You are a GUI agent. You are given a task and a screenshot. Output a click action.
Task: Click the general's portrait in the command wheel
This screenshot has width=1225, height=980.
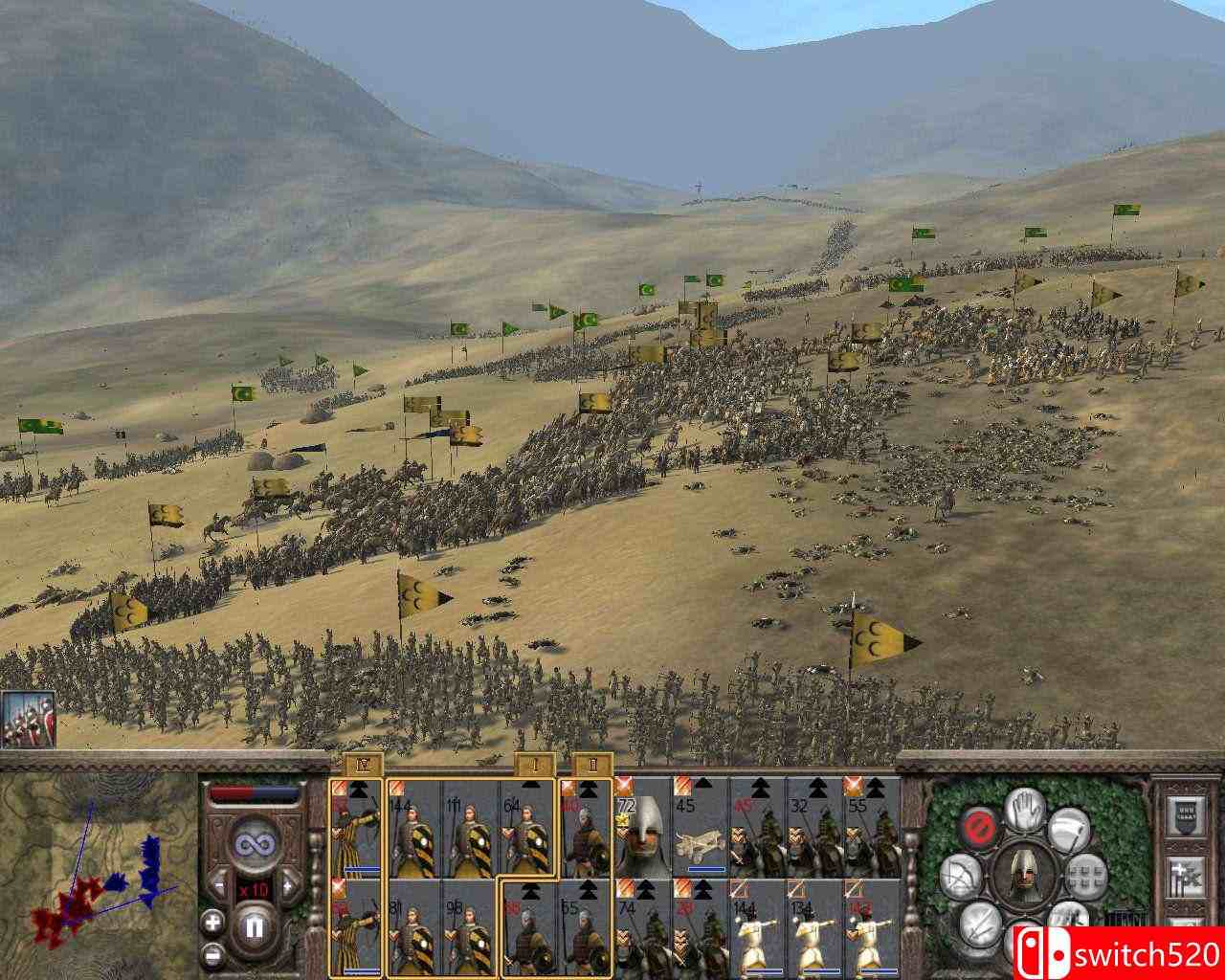coord(1025,876)
